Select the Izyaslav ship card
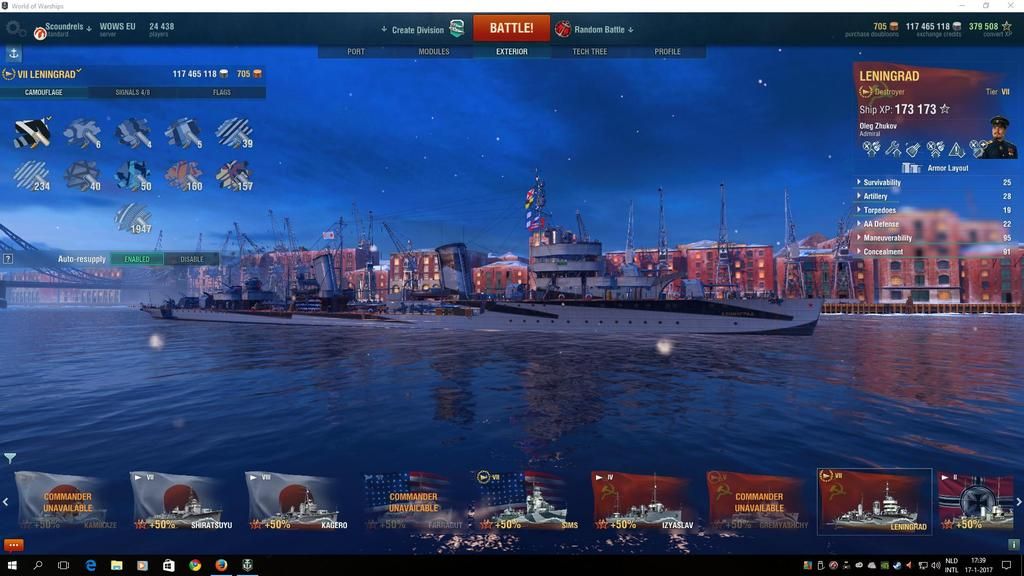Image resolution: width=1024 pixels, height=576 pixels. pyautogui.click(x=642, y=502)
